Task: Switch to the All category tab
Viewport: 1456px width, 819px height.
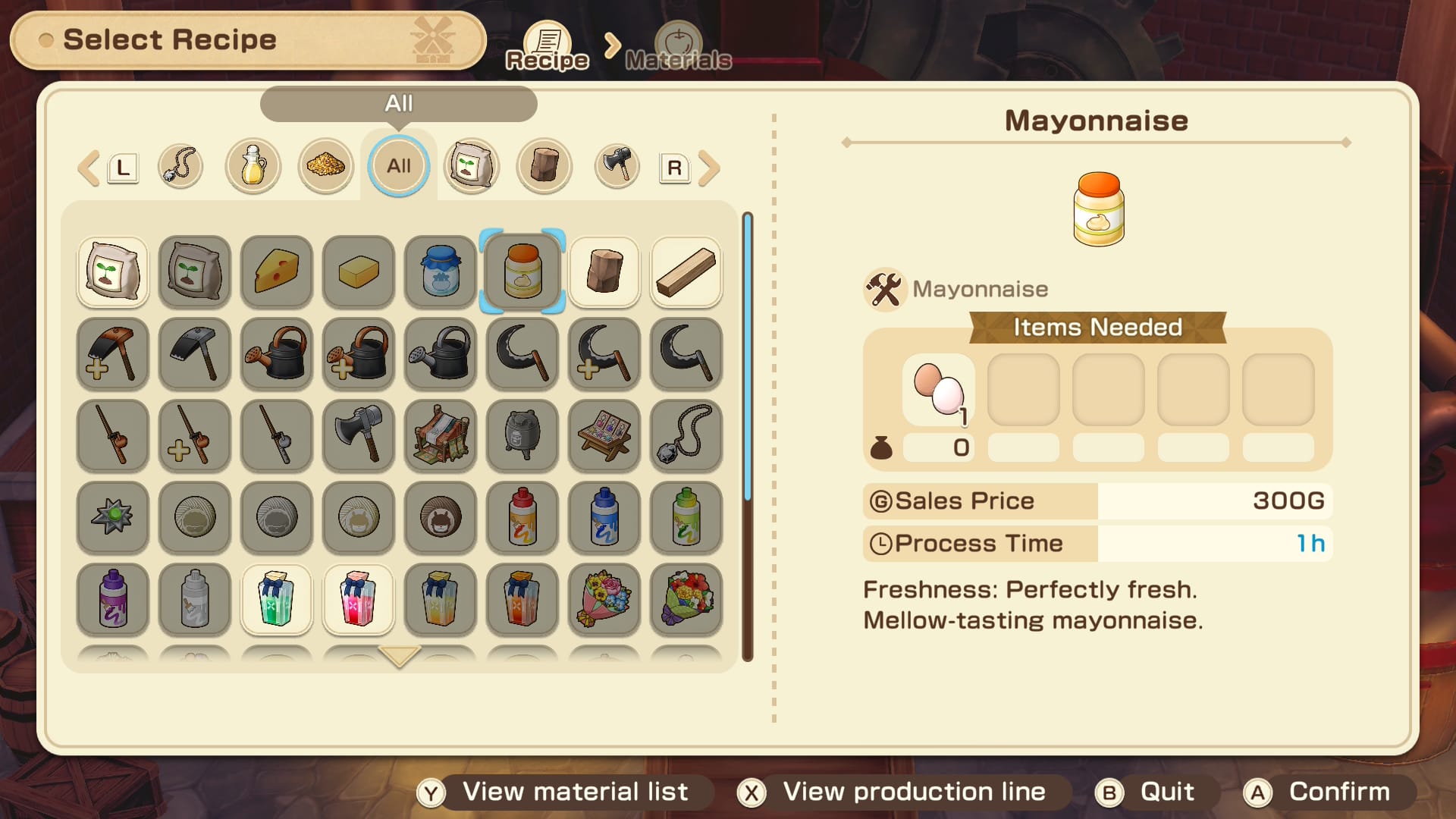Action: 399,166
